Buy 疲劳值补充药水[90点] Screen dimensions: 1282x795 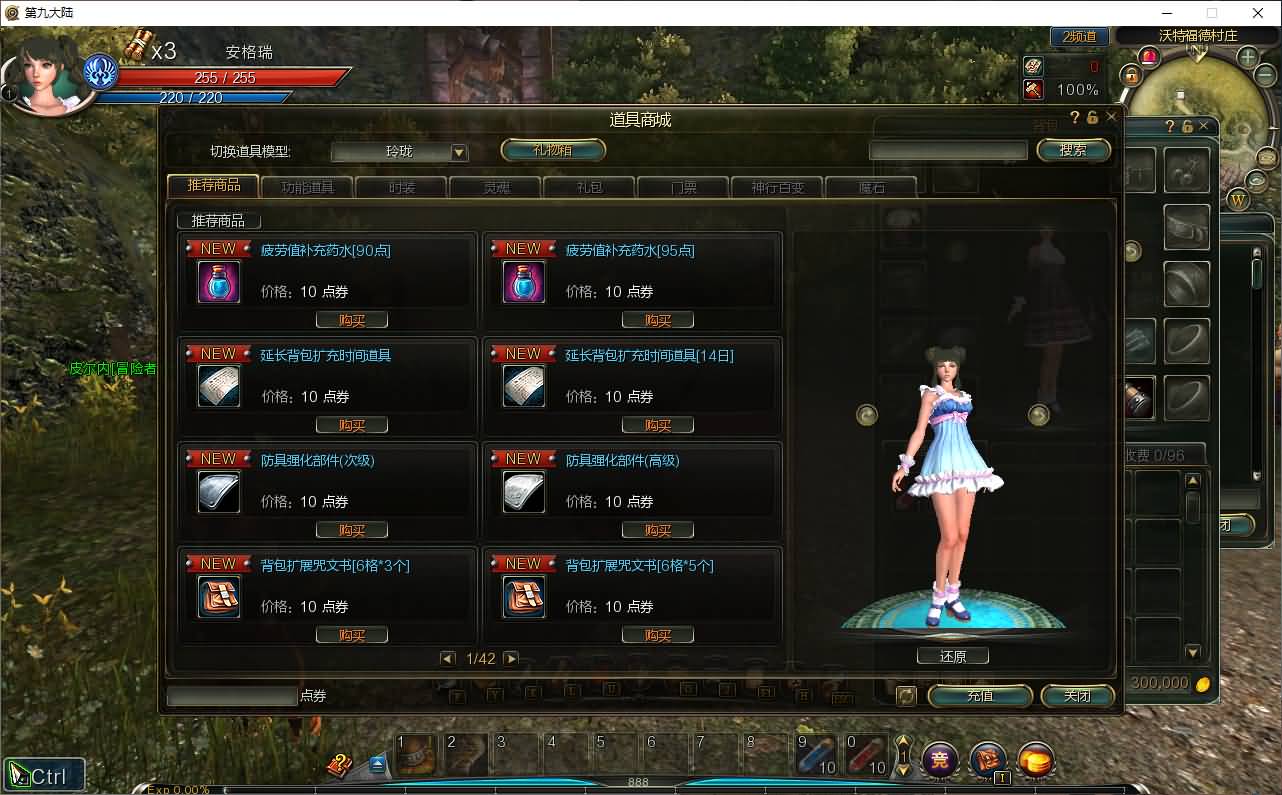tap(352, 320)
